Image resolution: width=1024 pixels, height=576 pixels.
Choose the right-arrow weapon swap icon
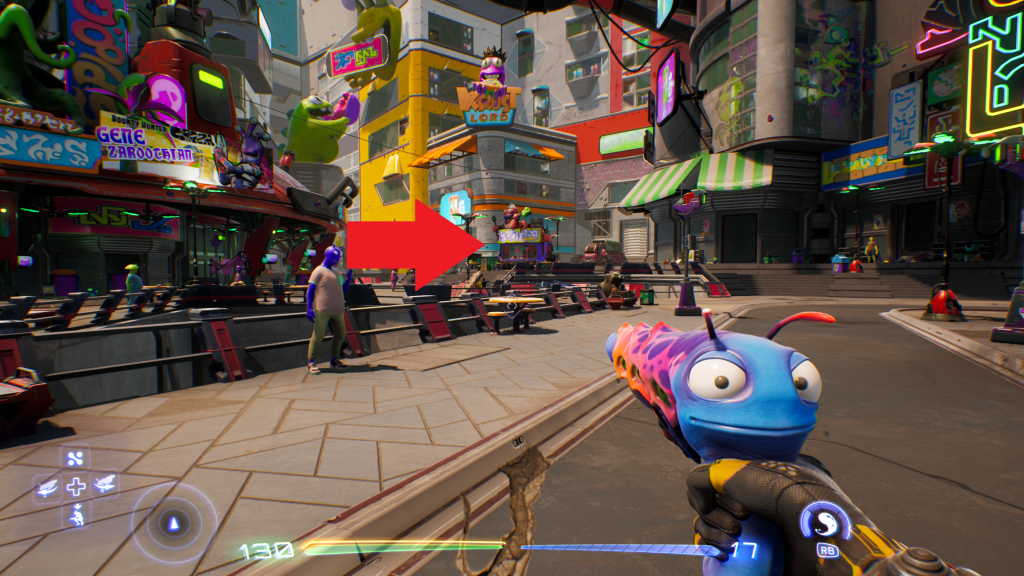click(104, 486)
